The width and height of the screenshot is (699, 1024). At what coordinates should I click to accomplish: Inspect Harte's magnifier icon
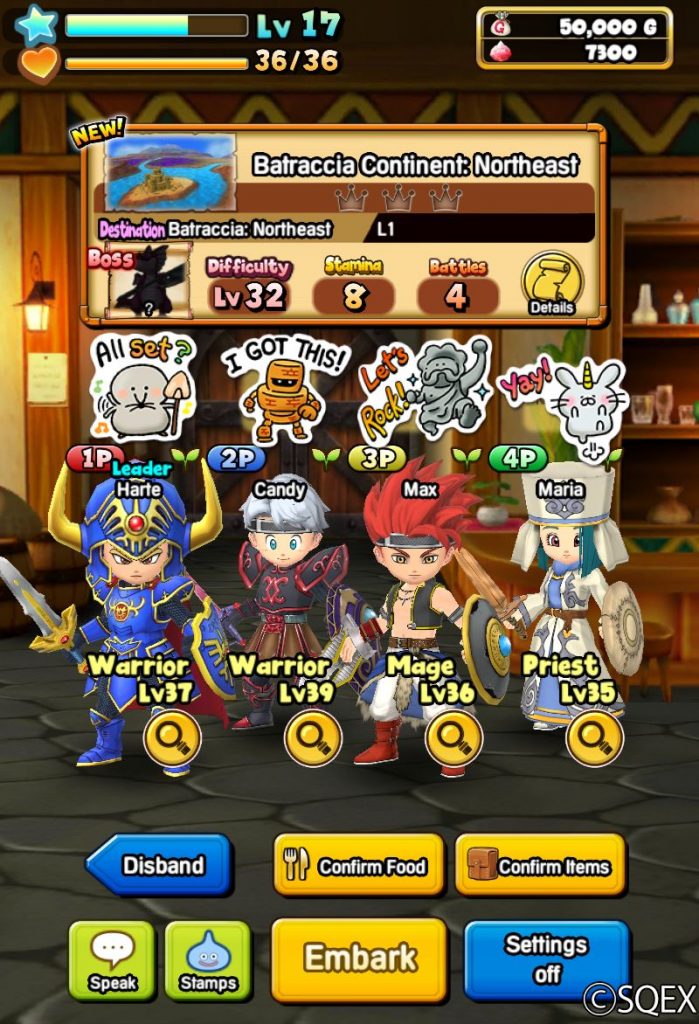point(172,740)
